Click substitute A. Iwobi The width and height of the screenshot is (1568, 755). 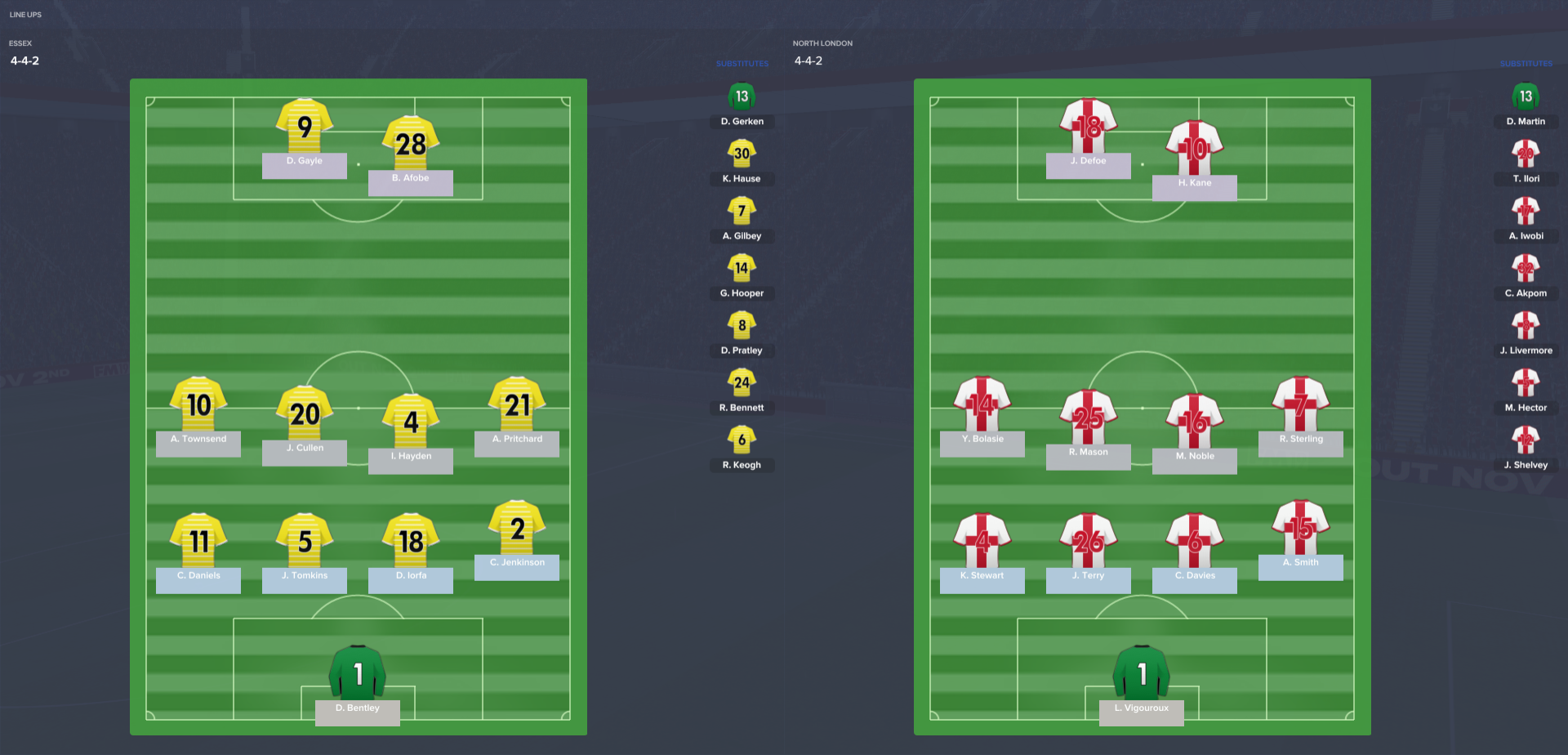[1526, 212]
